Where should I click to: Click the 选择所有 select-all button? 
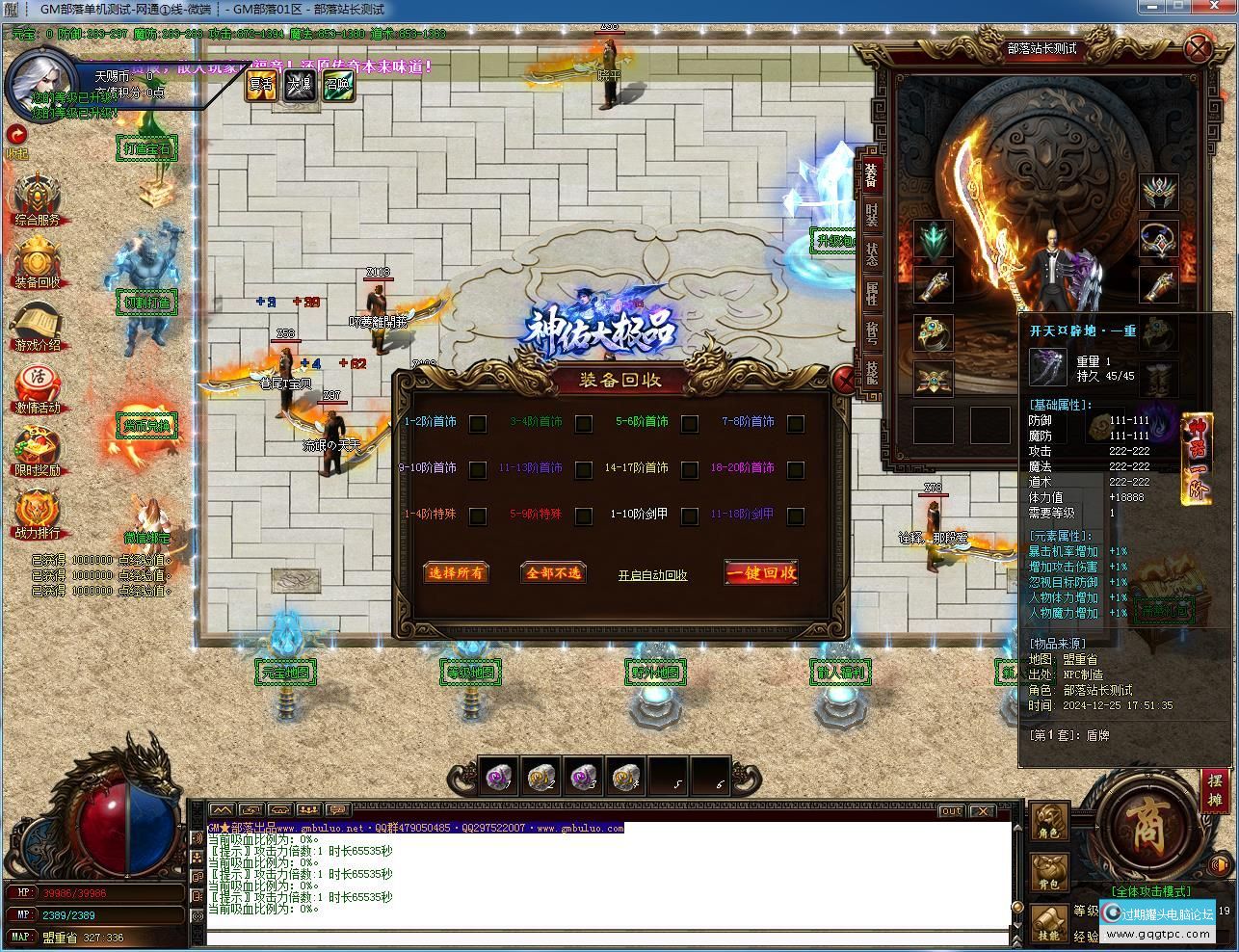click(x=457, y=572)
